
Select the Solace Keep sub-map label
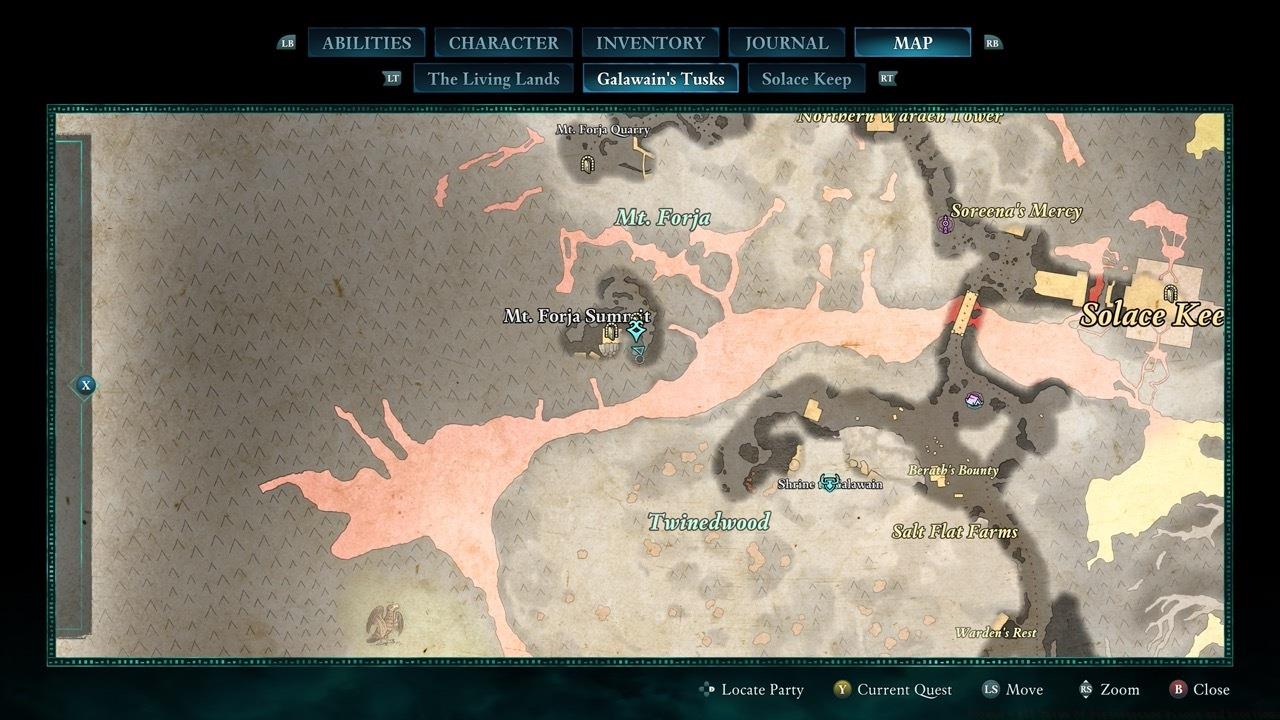coord(806,78)
